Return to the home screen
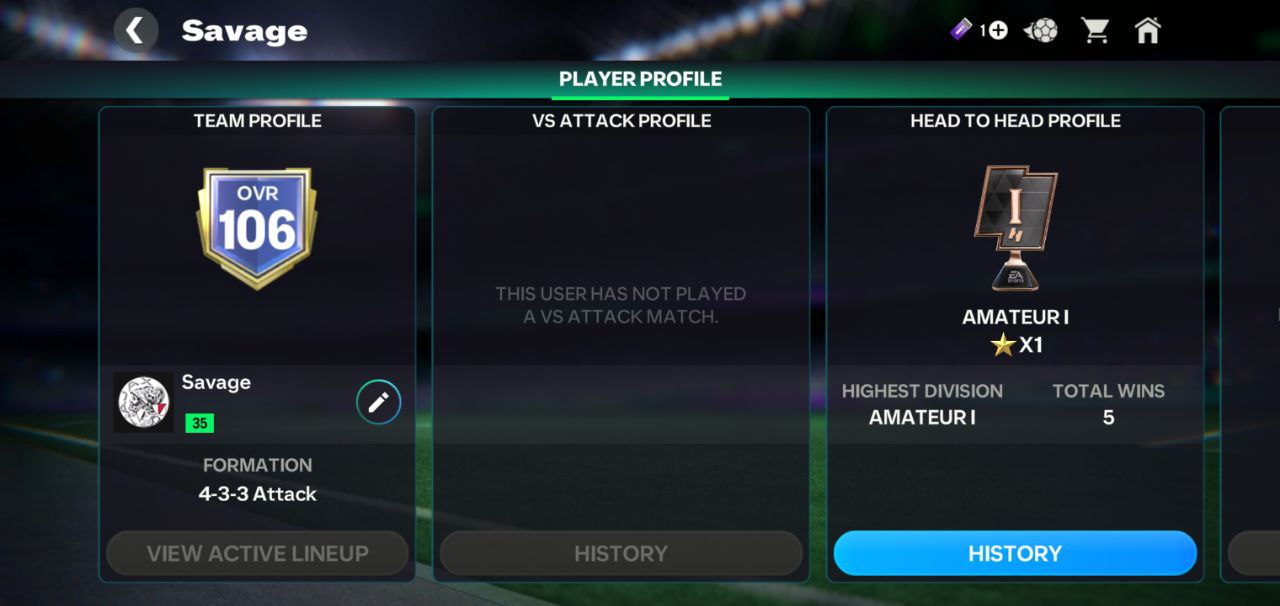The image size is (1280, 606). coord(1148,31)
